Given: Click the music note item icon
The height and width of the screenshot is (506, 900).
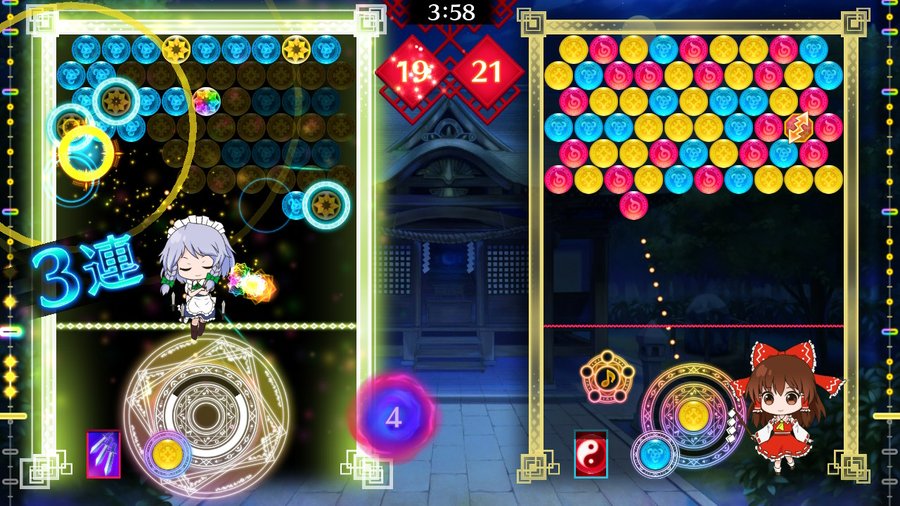Looking at the screenshot, I should tap(604, 377).
